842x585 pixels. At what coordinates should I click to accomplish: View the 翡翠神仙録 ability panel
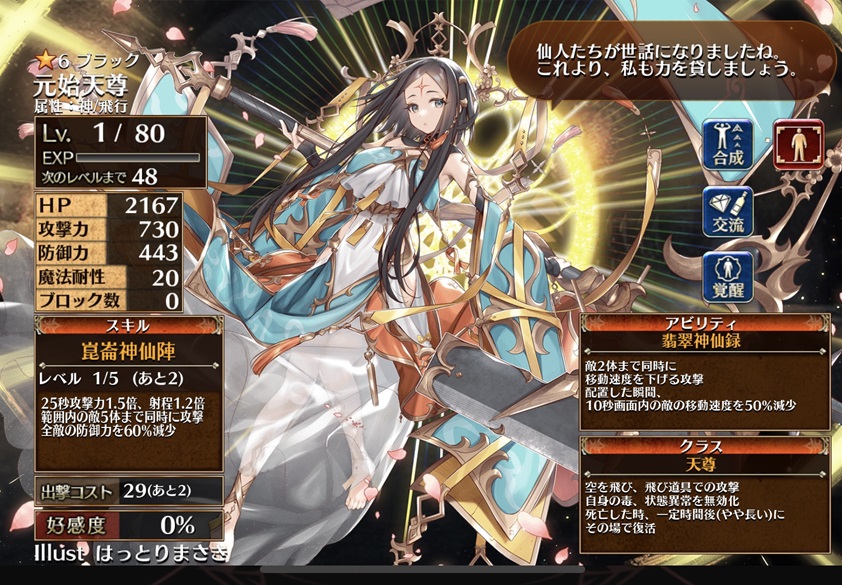click(x=705, y=371)
